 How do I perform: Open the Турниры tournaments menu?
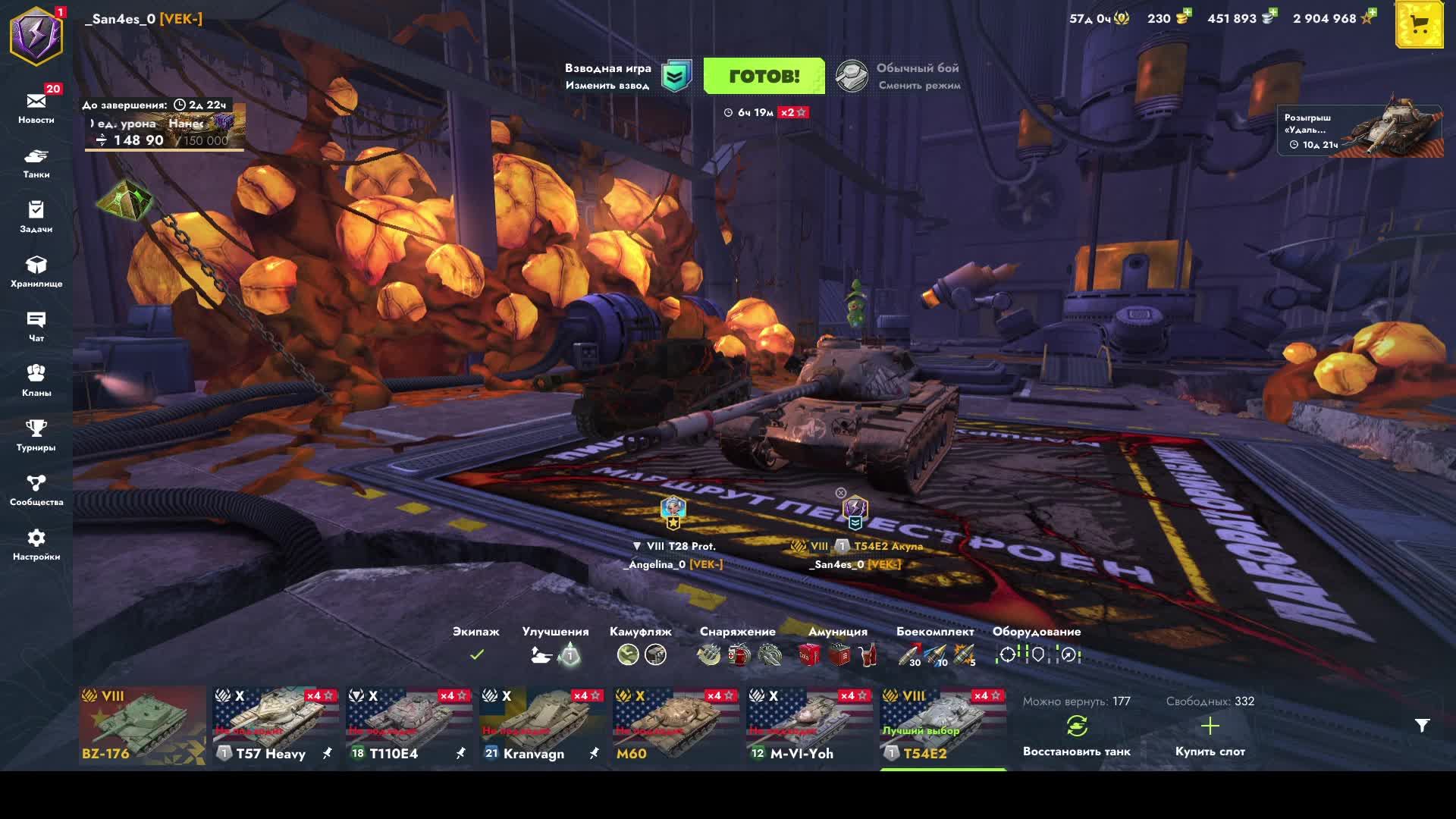(36, 435)
